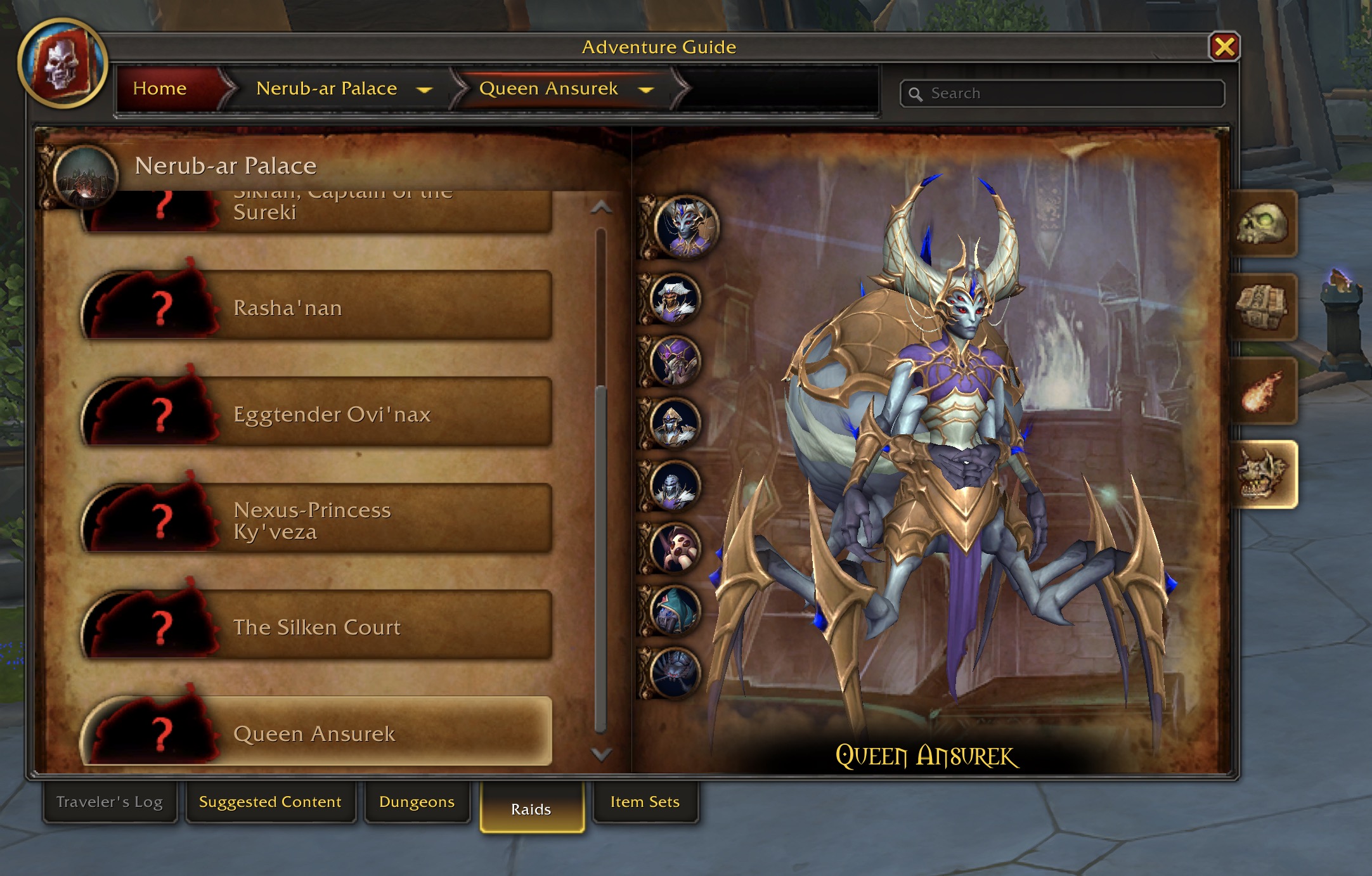The width and height of the screenshot is (1372, 876).
Task: Switch to the Dungeons tab
Action: (x=417, y=802)
